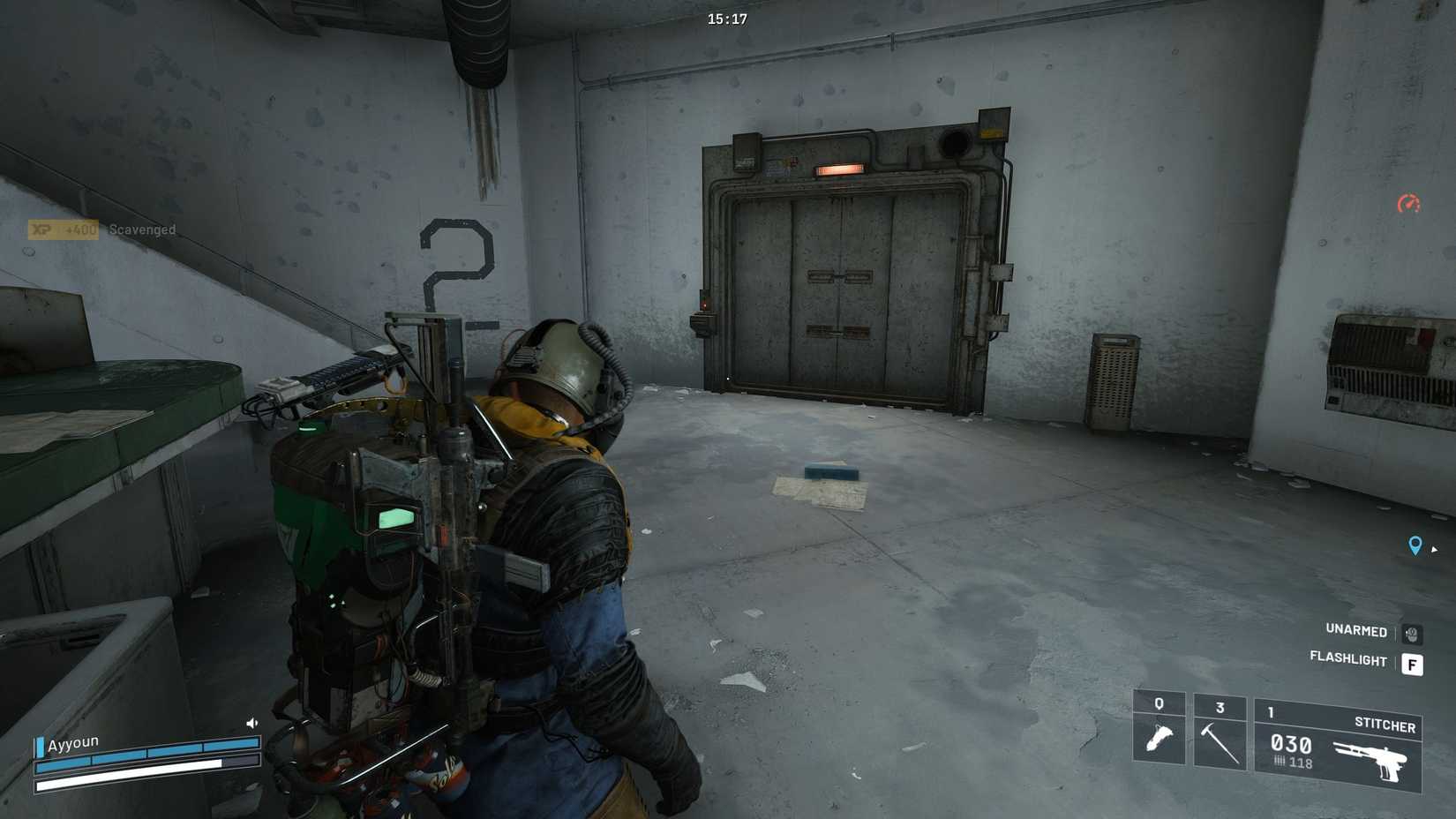This screenshot has width=1456, height=819.
Task: Switch to hotbar slot 3 tab
Action: [1220, 706]
